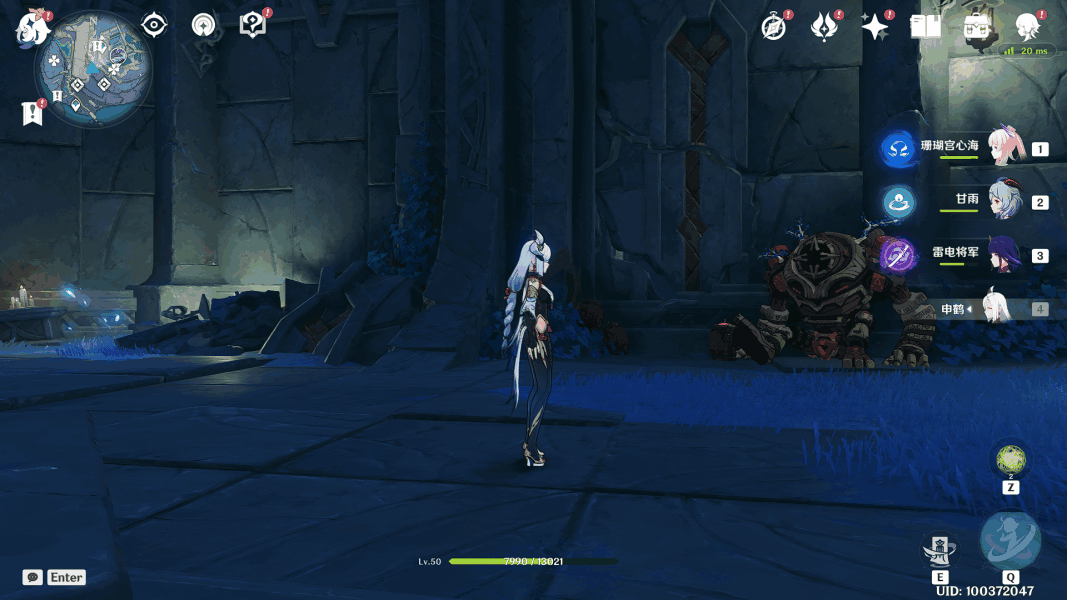
Task: Open the compass events icon
Action: (x=774, y=27)
